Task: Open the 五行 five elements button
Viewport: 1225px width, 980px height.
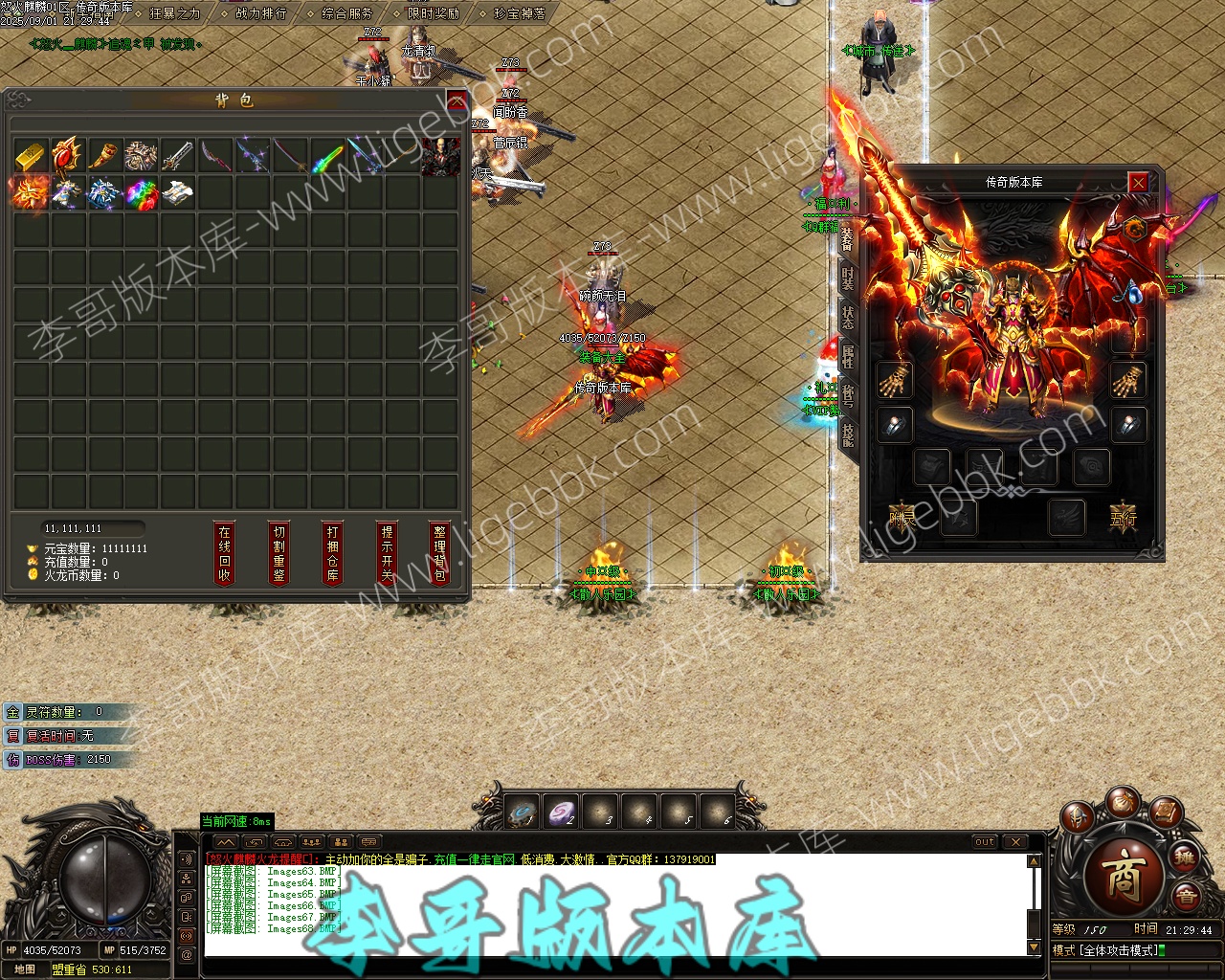Action: coord(1123,518)
